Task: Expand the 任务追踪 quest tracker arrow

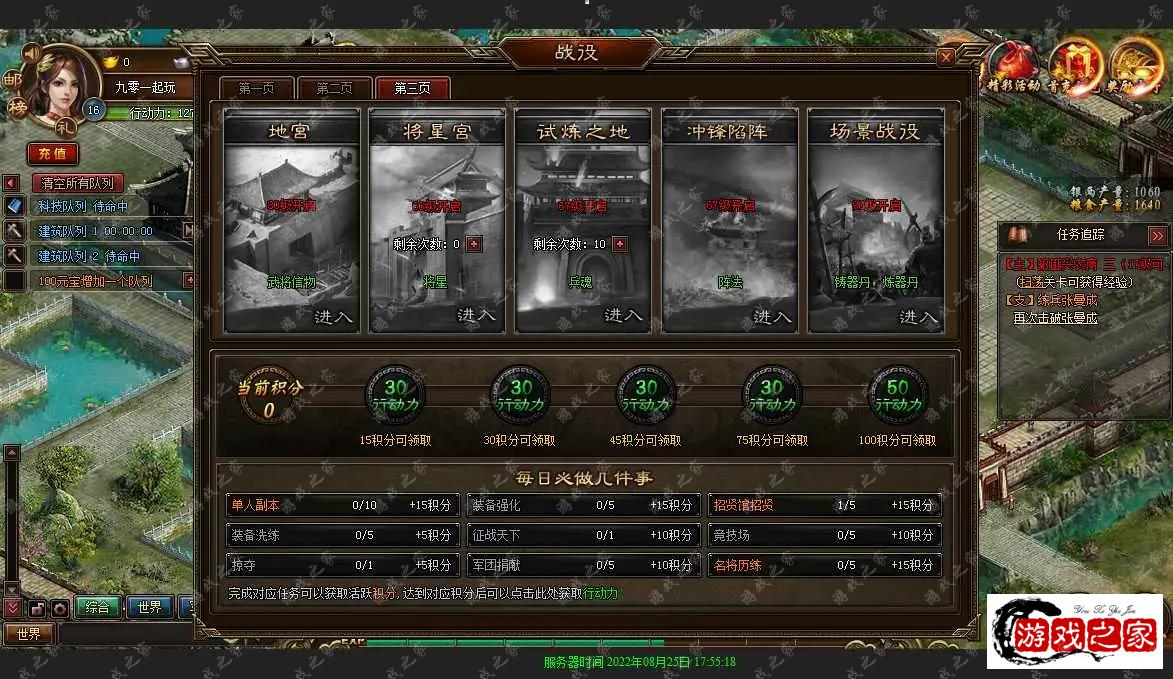Action: tap(1157, 235)
